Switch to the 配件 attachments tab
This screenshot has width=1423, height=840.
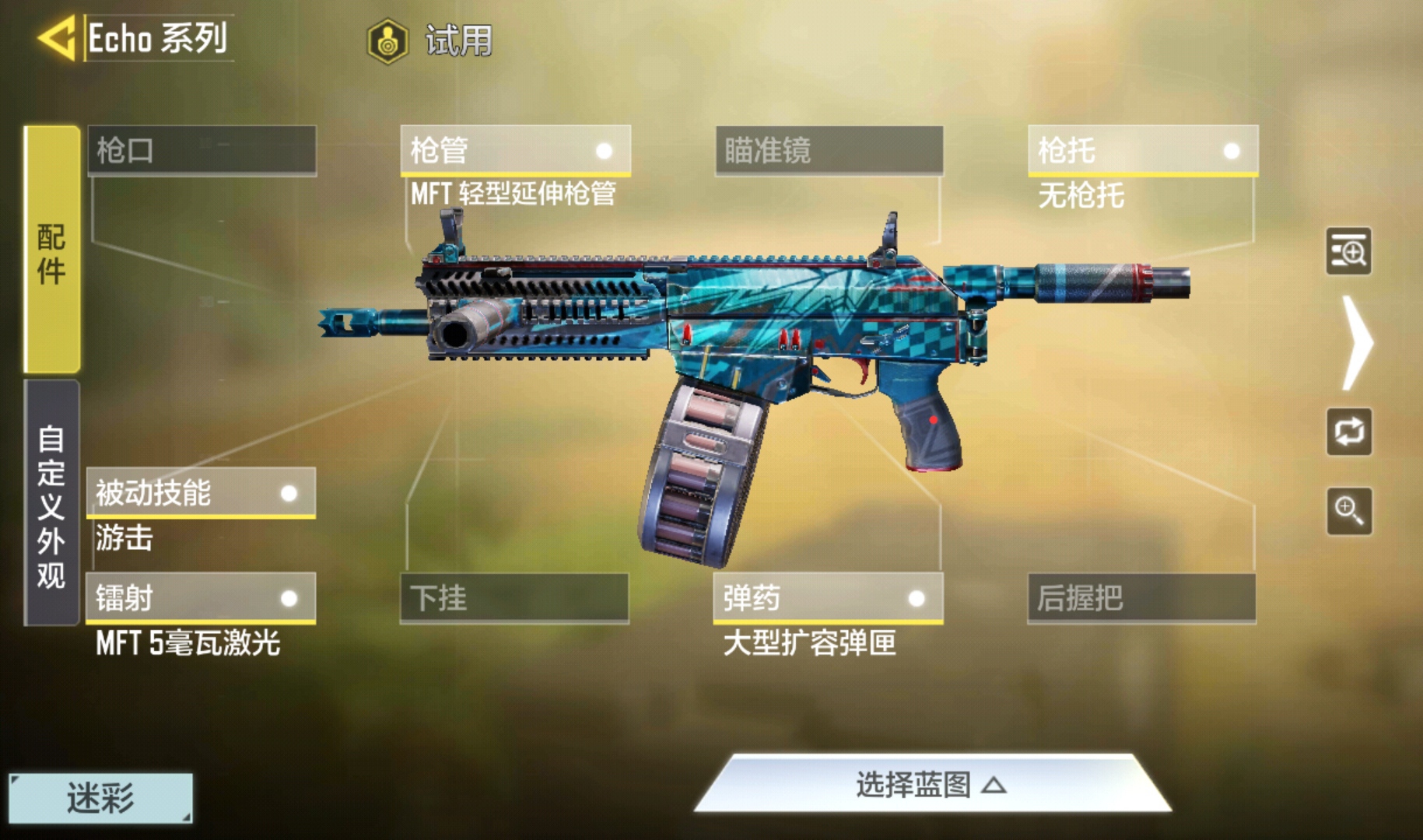click(x=51, y=250)
